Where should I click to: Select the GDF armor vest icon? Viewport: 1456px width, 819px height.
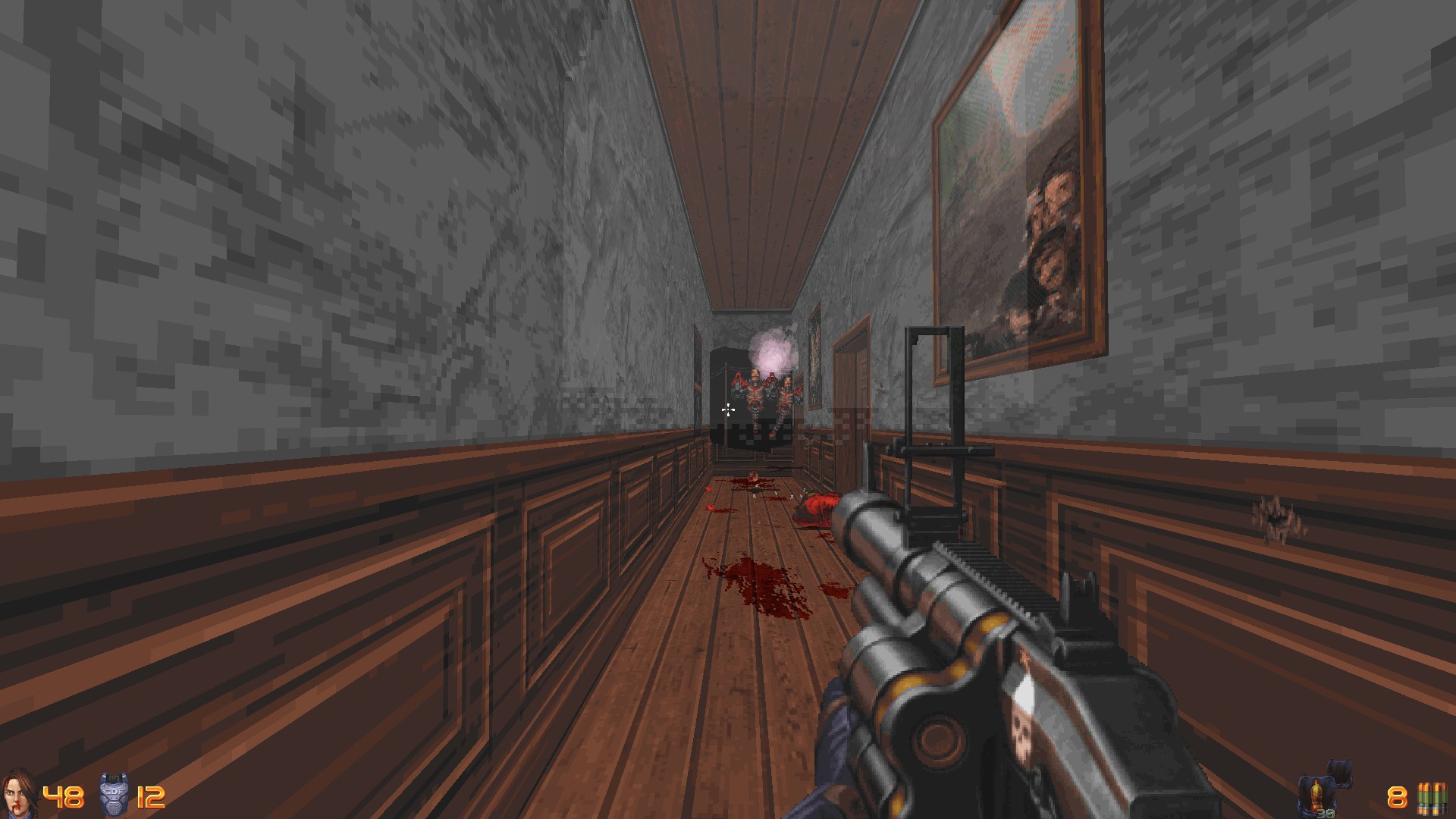(114, 794)
